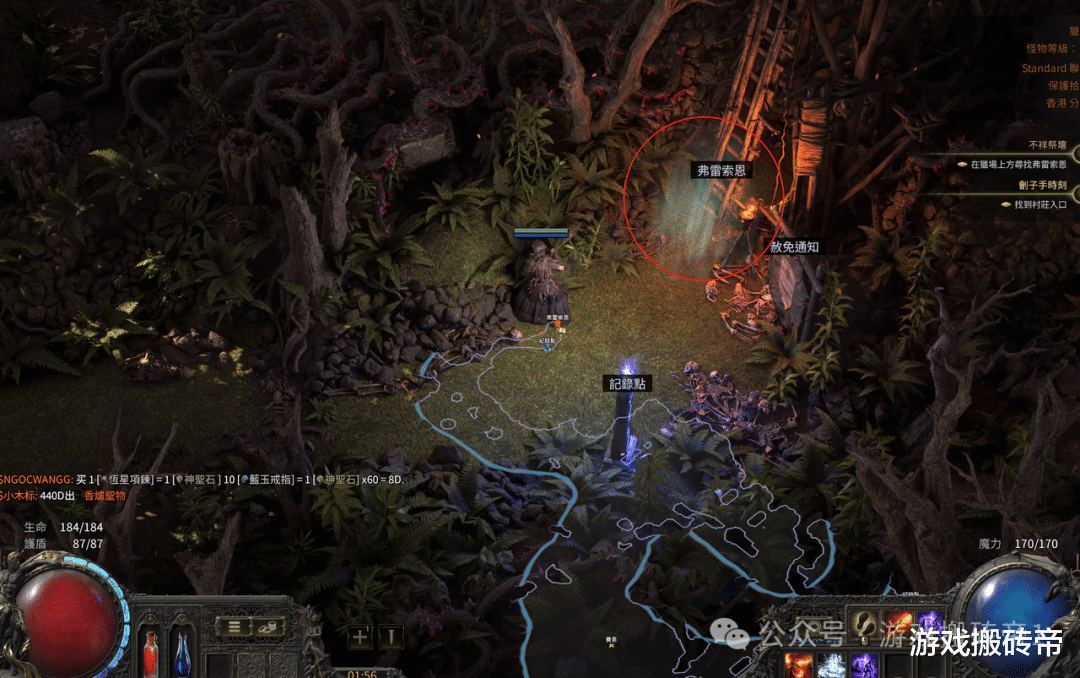
Task: Pick up the 赦免通知 item label
Action: point(795,246)
